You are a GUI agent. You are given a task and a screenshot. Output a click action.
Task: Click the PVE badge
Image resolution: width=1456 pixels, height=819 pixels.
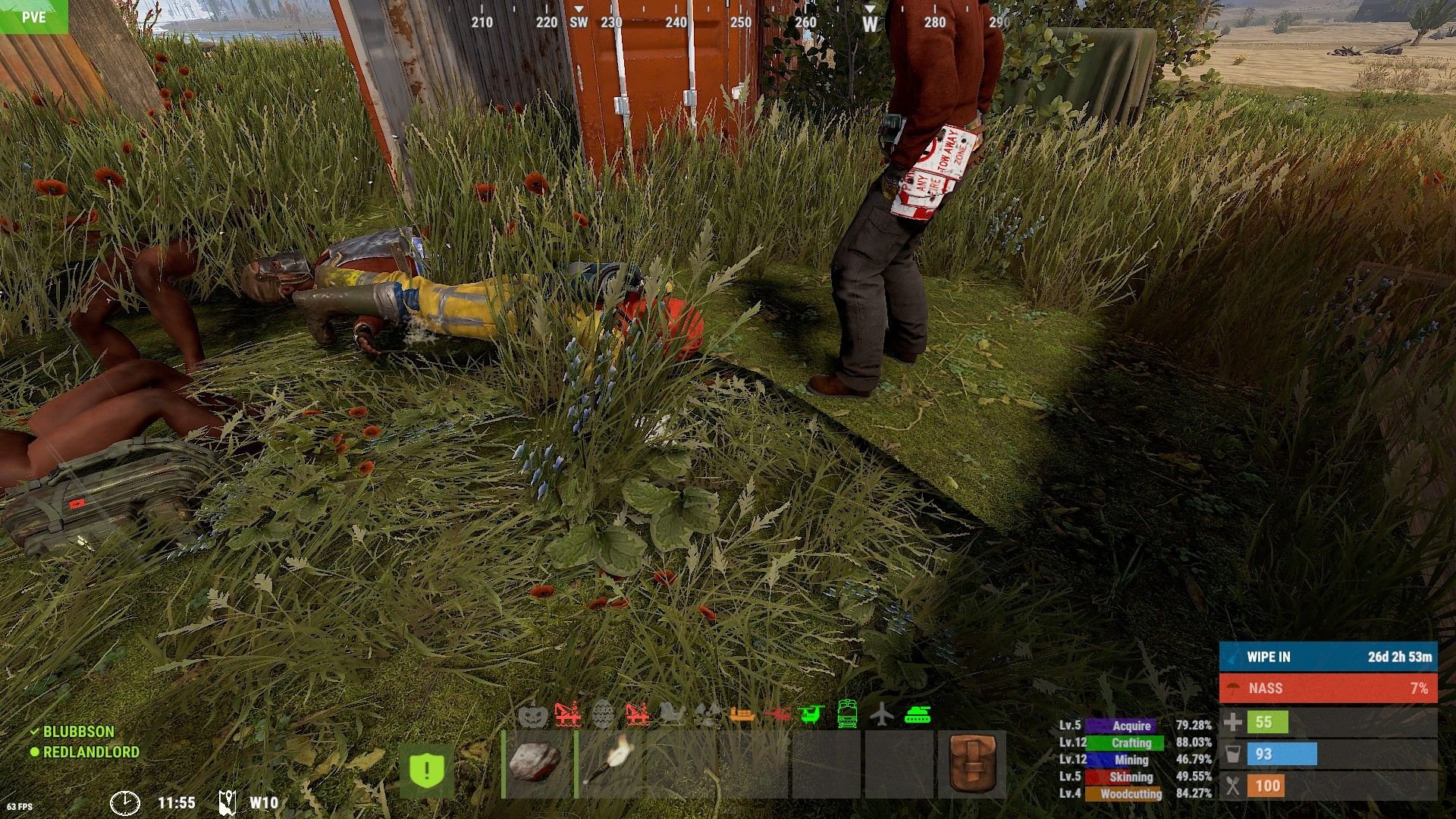point(33,17)
